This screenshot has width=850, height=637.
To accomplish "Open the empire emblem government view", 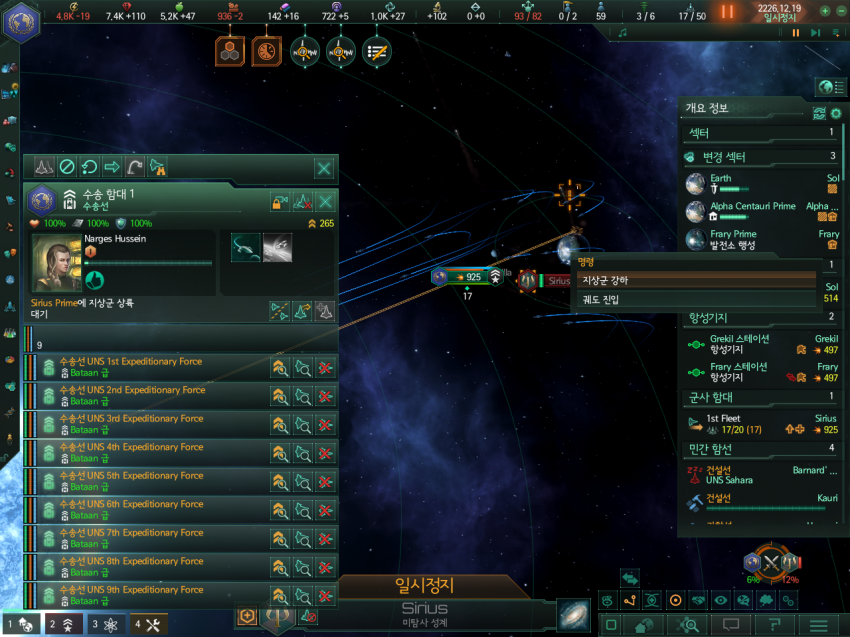I will 20,22.
